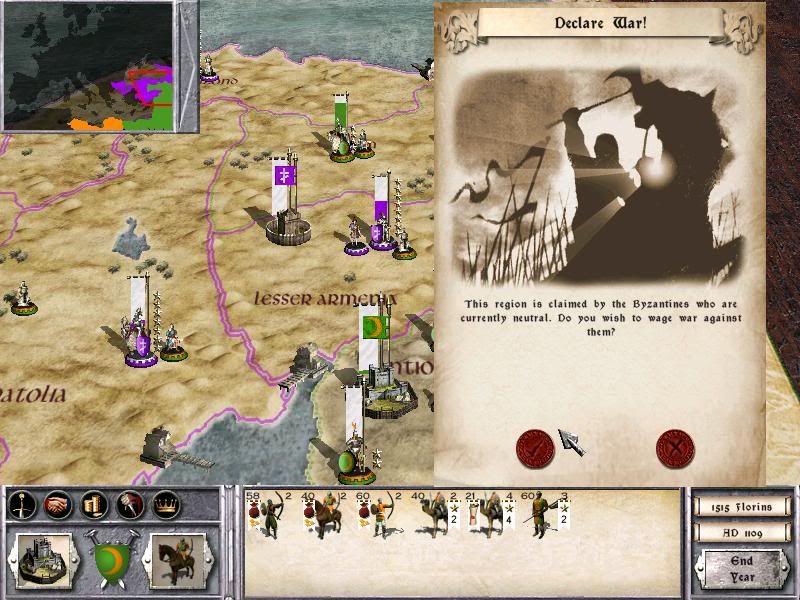The width and height of the screenshot is (800, 600).
Task: Select the sword icon in the toolbar
Action: point(22,505)
